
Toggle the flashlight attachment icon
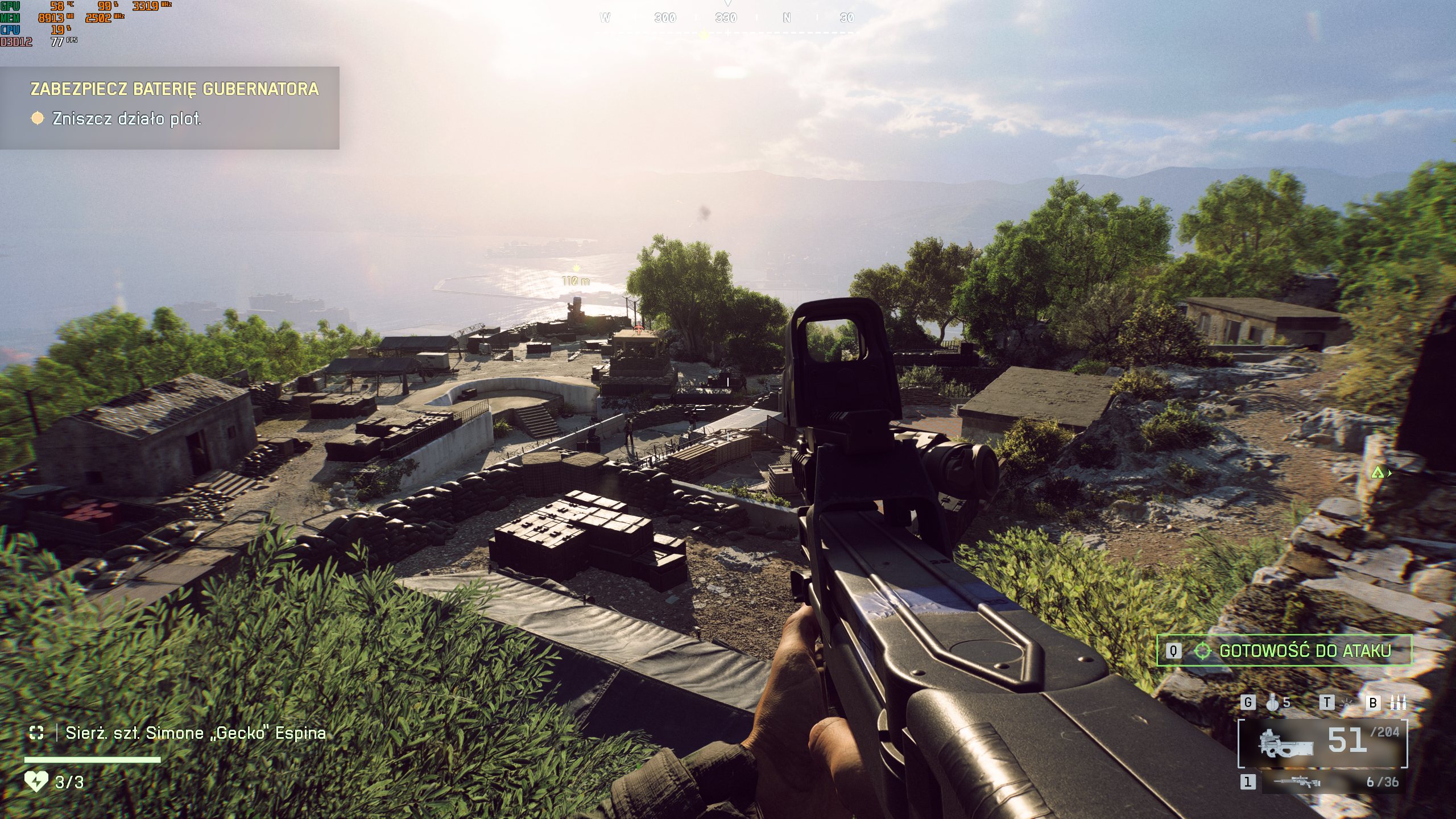(x=1347, y=703)
